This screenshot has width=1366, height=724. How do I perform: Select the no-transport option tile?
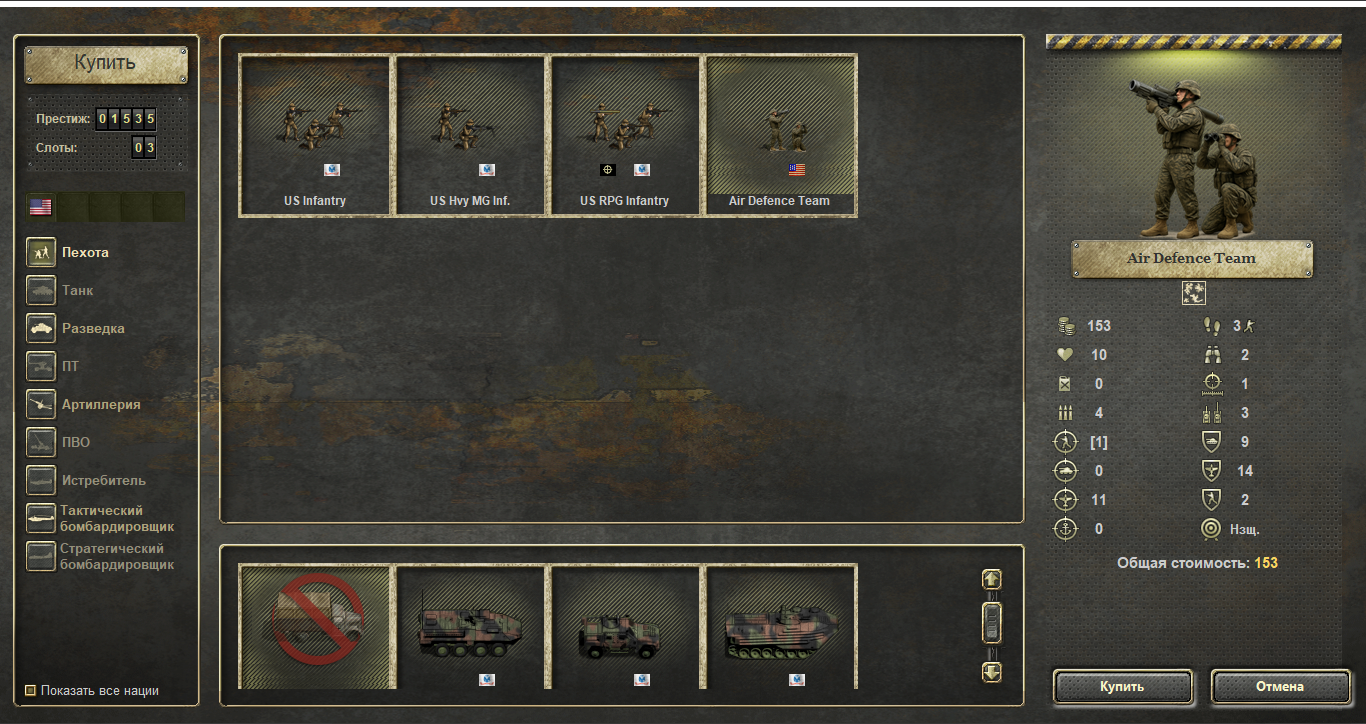(315, 626)
